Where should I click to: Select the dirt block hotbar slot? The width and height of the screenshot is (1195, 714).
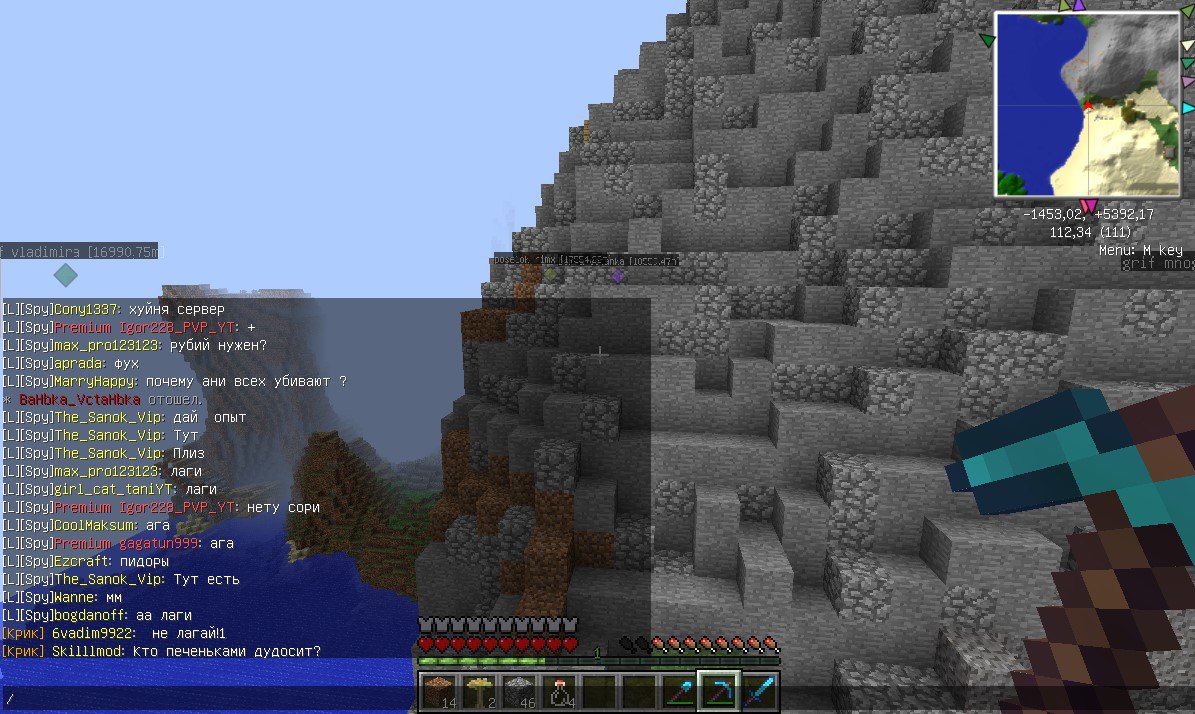tap(438, 690)
